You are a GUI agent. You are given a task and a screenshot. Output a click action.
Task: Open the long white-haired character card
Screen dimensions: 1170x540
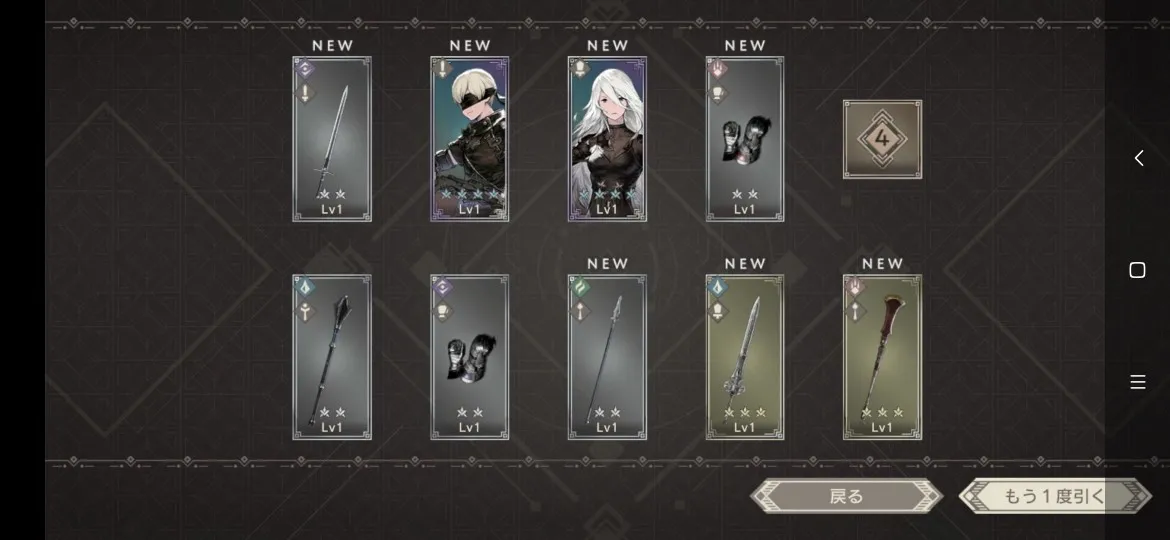click(x=607, y=139)
